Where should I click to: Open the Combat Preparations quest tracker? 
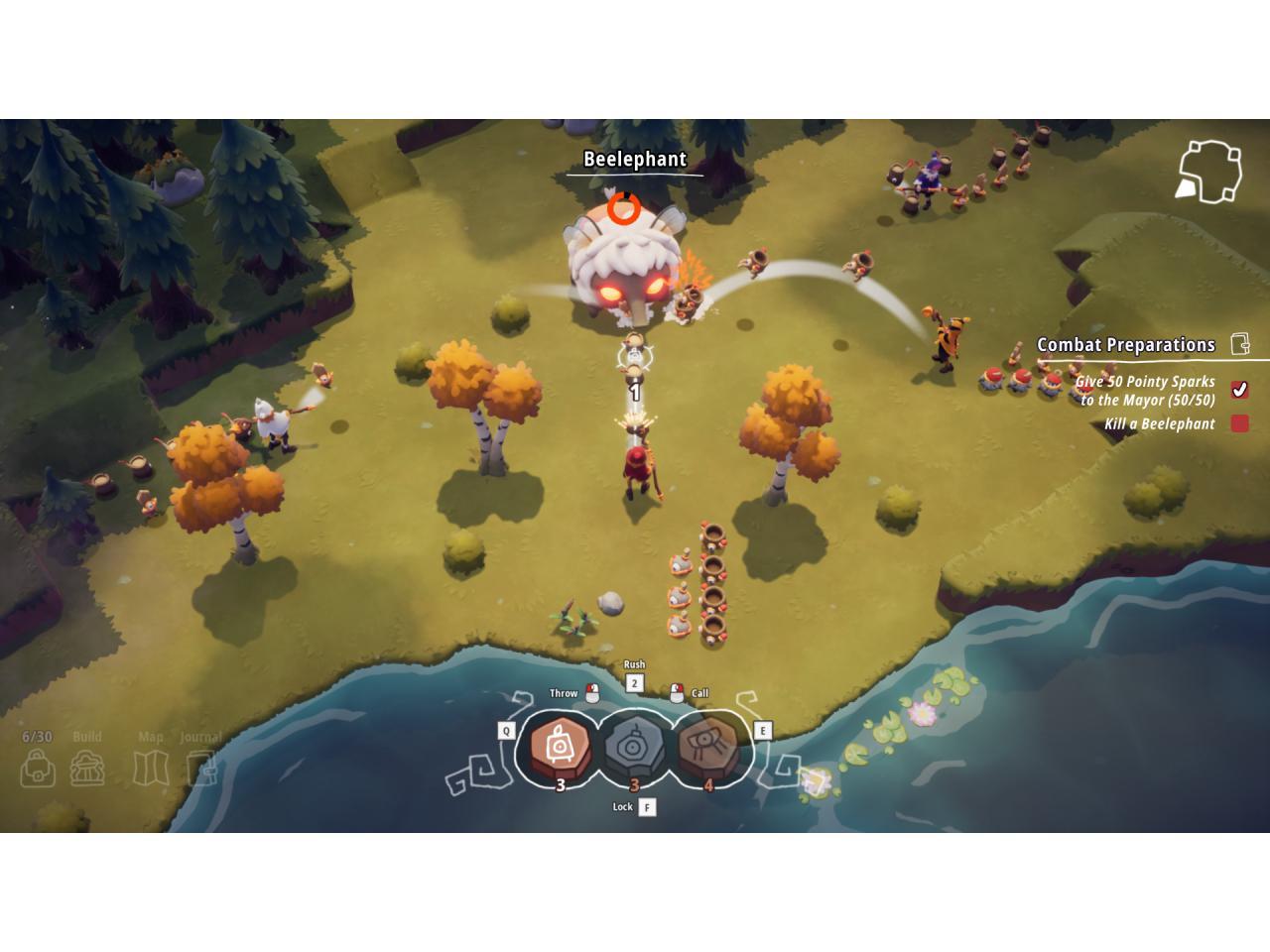(1125, 345)
